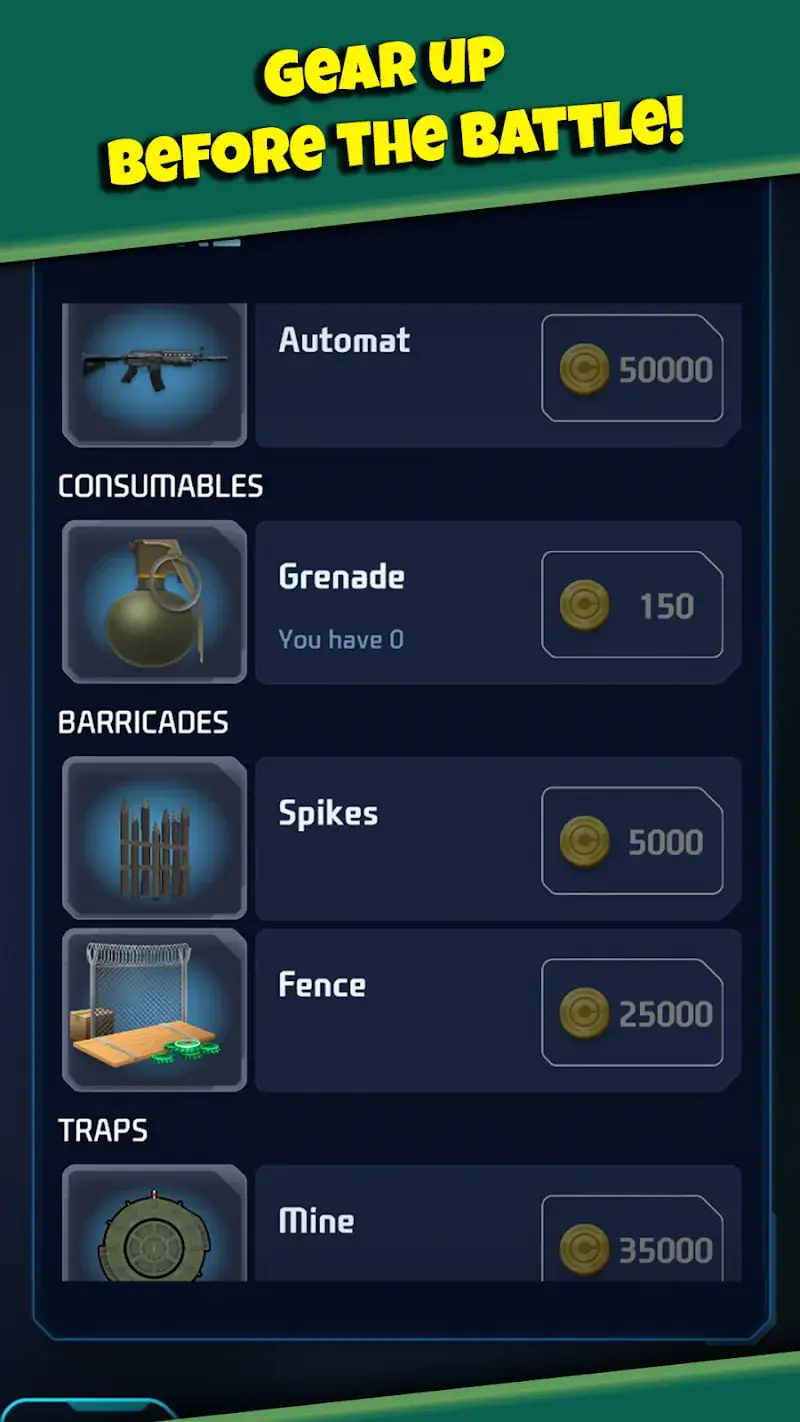The height and width of the screenshot is (1422, 800).
Task: Purchase the Fence for 25000 coins
Action: pyautogui.click(x=632, y=1013)
